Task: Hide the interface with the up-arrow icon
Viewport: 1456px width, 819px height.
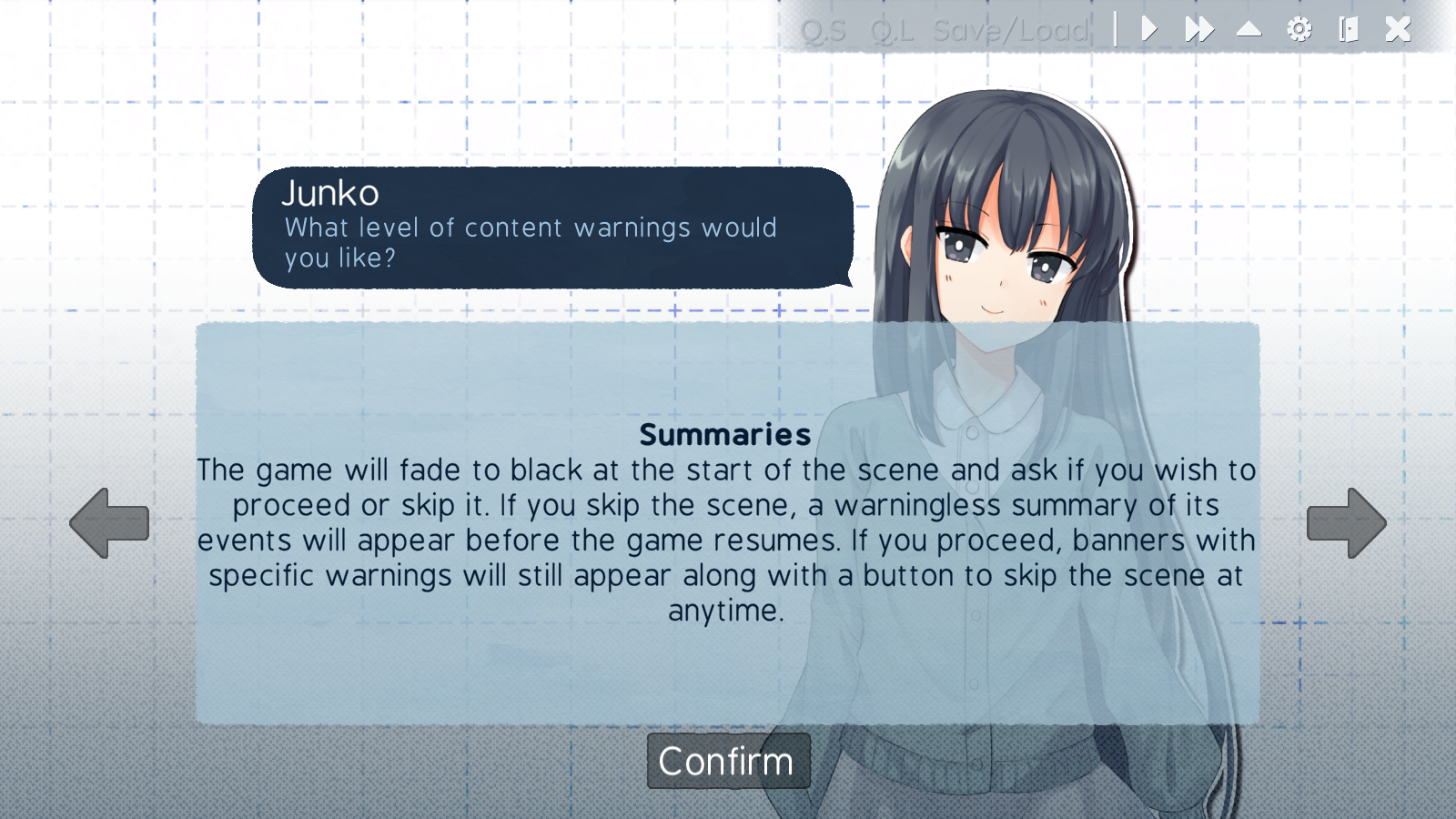Action: click(x=1248, y=29)
